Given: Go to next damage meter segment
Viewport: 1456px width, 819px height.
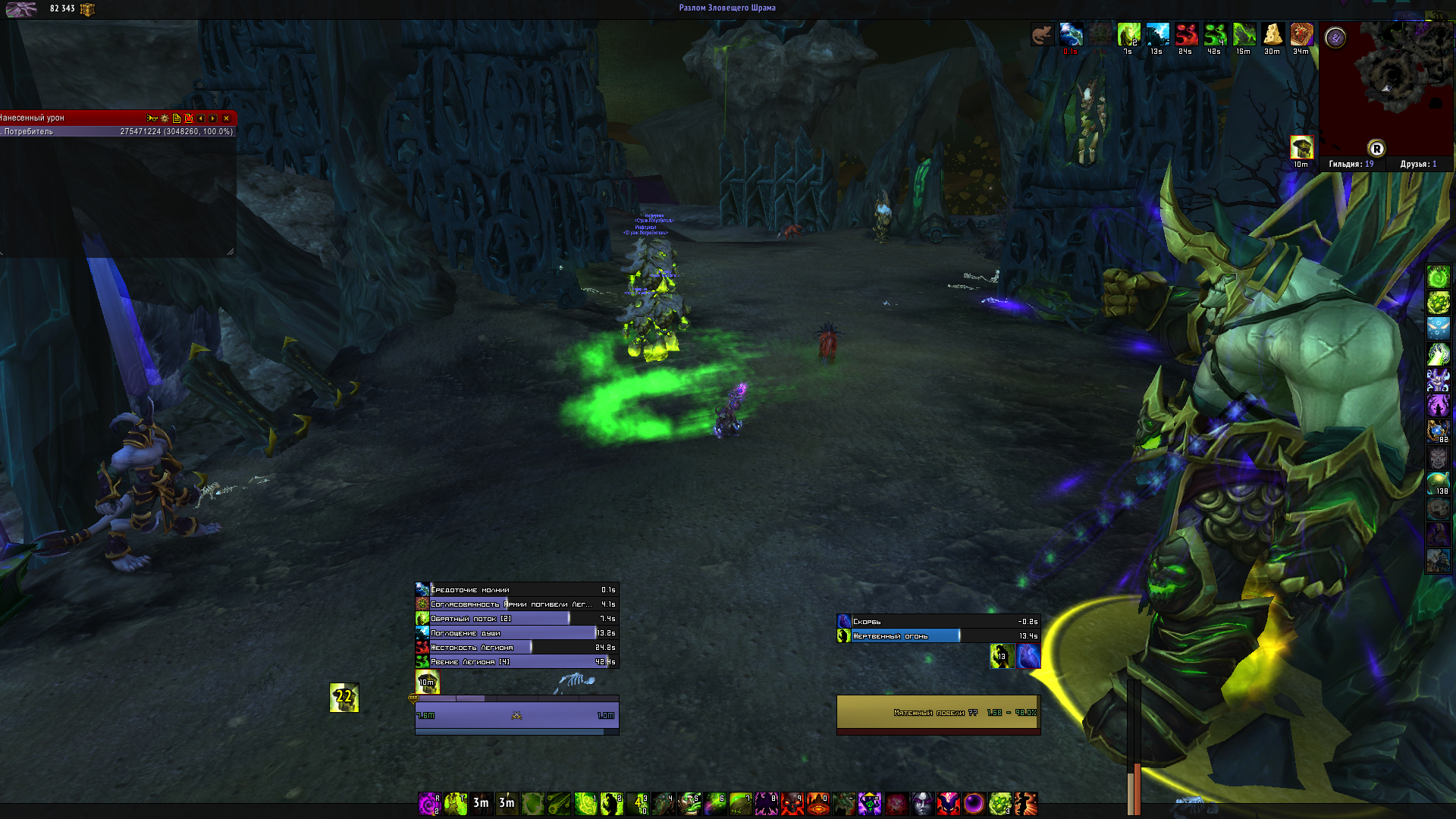Looking at the screenshot, I should (213, 118).
